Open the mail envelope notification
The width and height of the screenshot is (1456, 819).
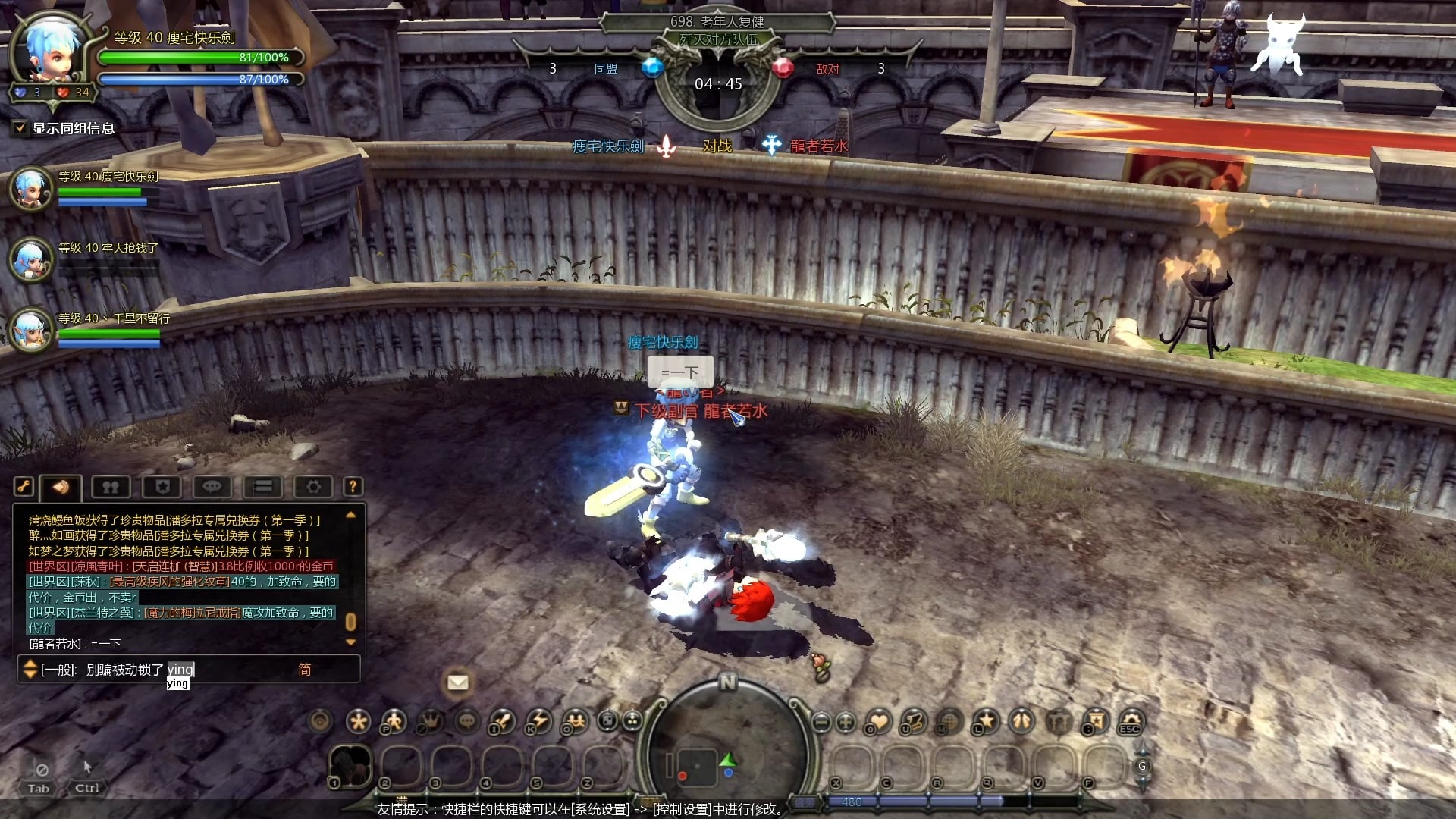click(x=457, y=682)
